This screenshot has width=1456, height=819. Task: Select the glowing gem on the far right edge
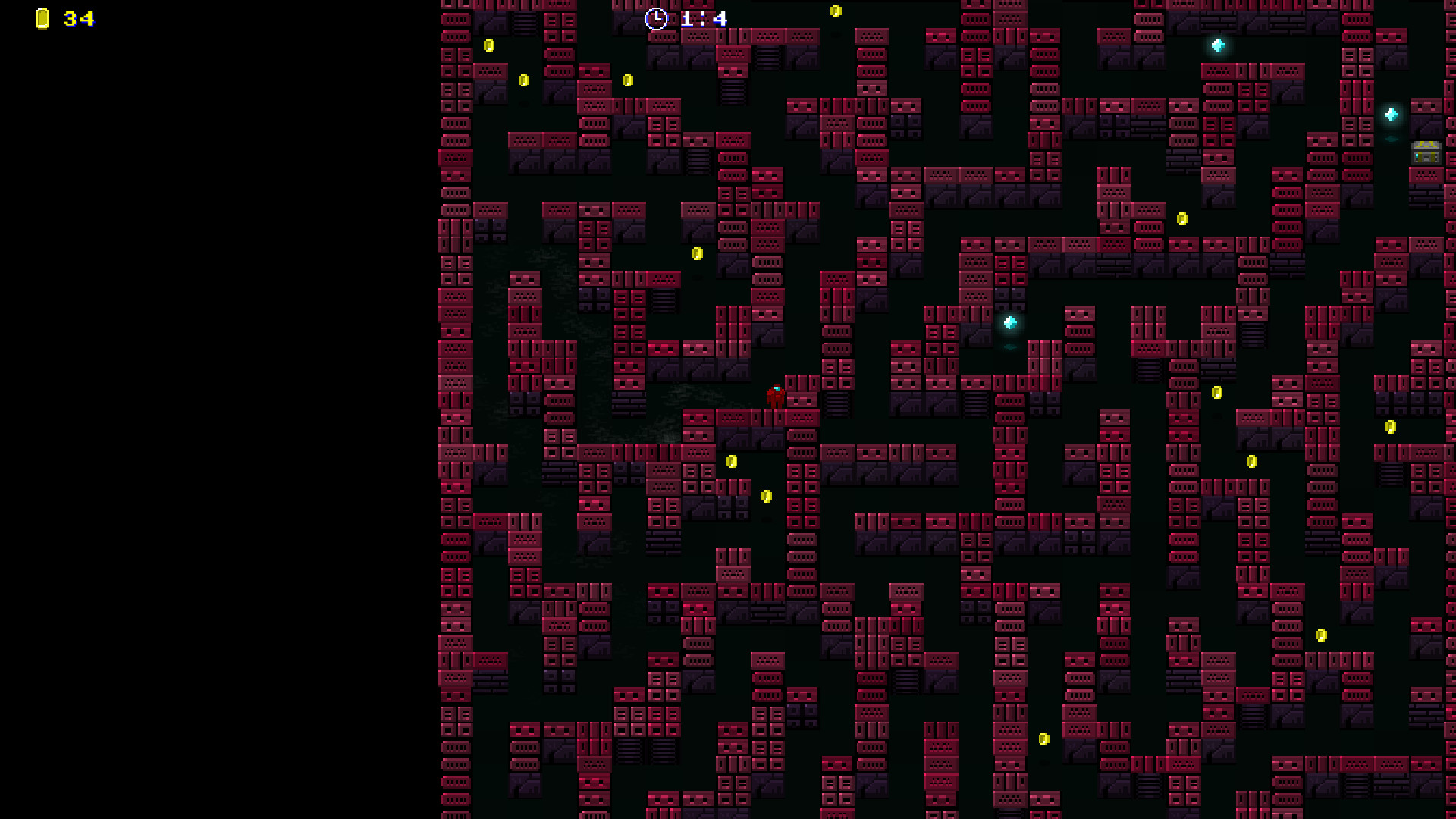coord(1390,114)
